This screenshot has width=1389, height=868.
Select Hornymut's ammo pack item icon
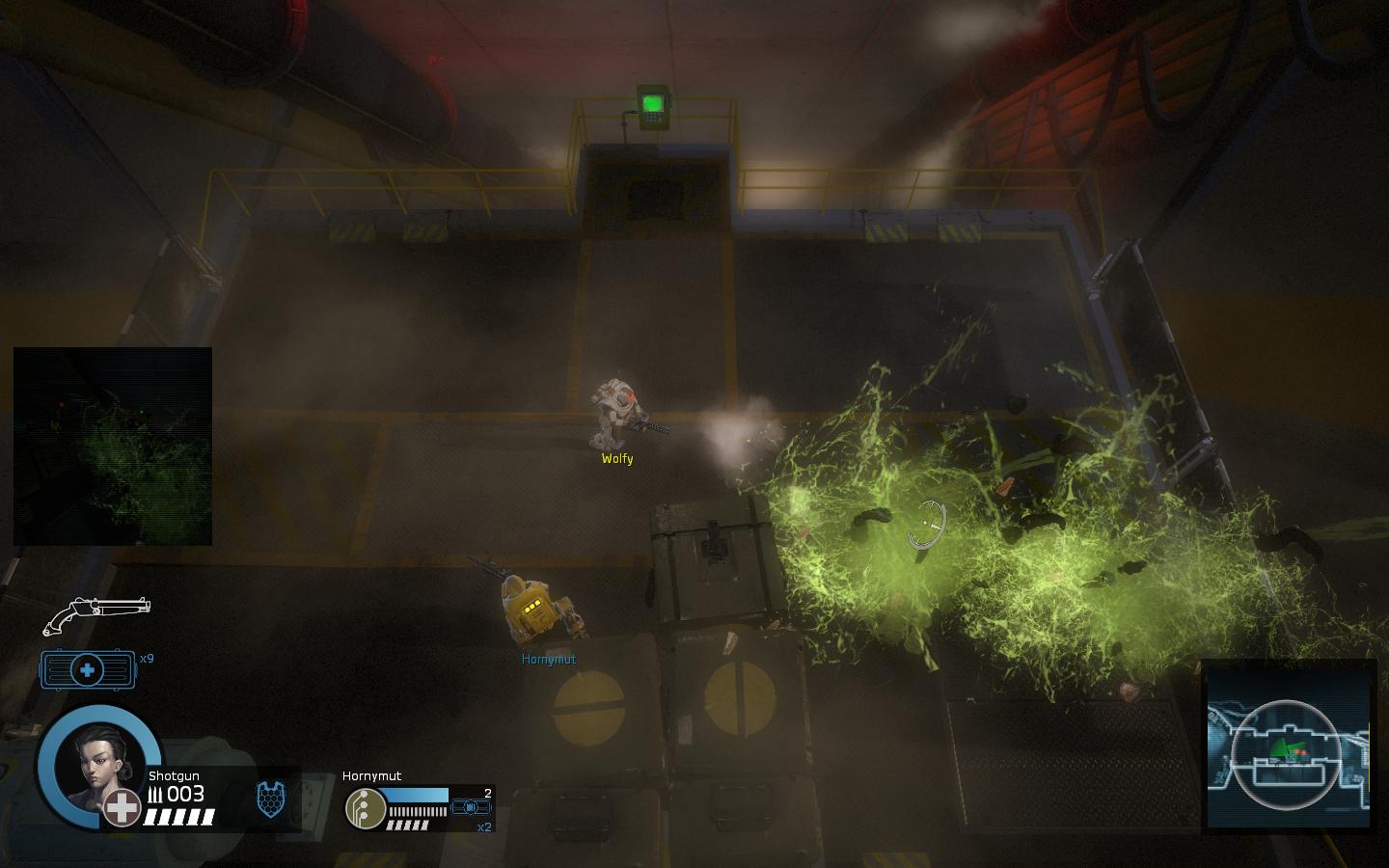[472, 807]
